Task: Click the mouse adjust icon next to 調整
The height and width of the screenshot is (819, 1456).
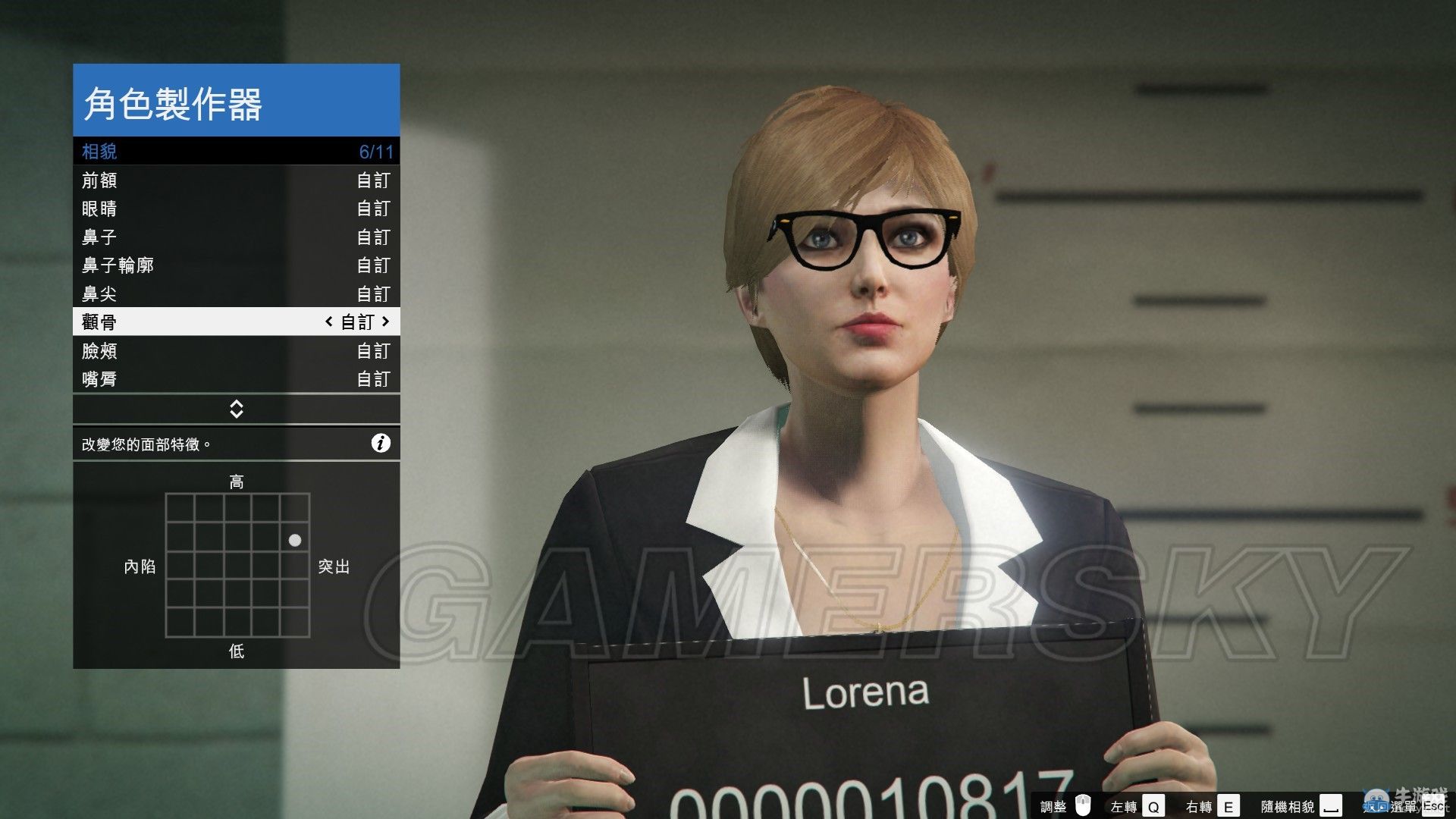Action: [1083, 804]
